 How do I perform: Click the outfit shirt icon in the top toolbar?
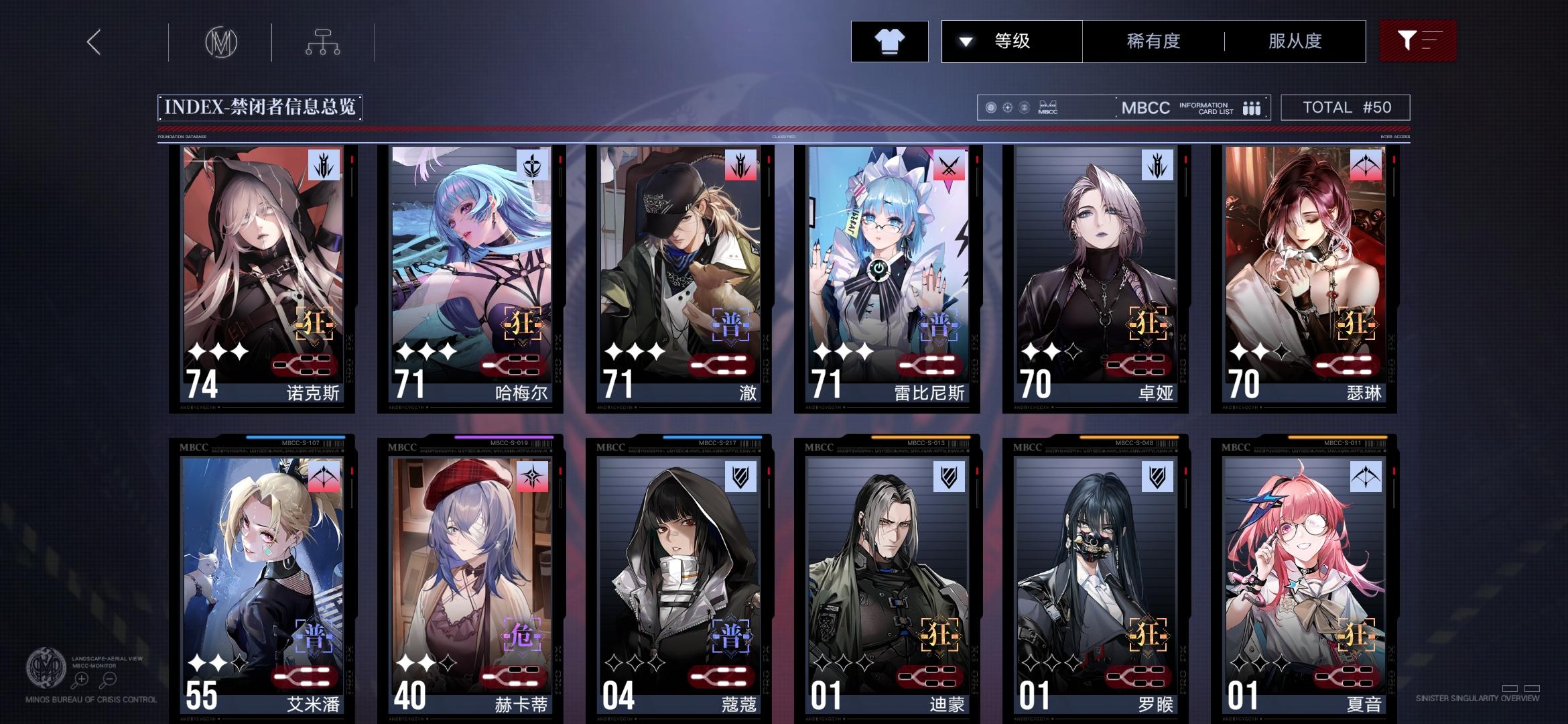click(x=889, y=42)
